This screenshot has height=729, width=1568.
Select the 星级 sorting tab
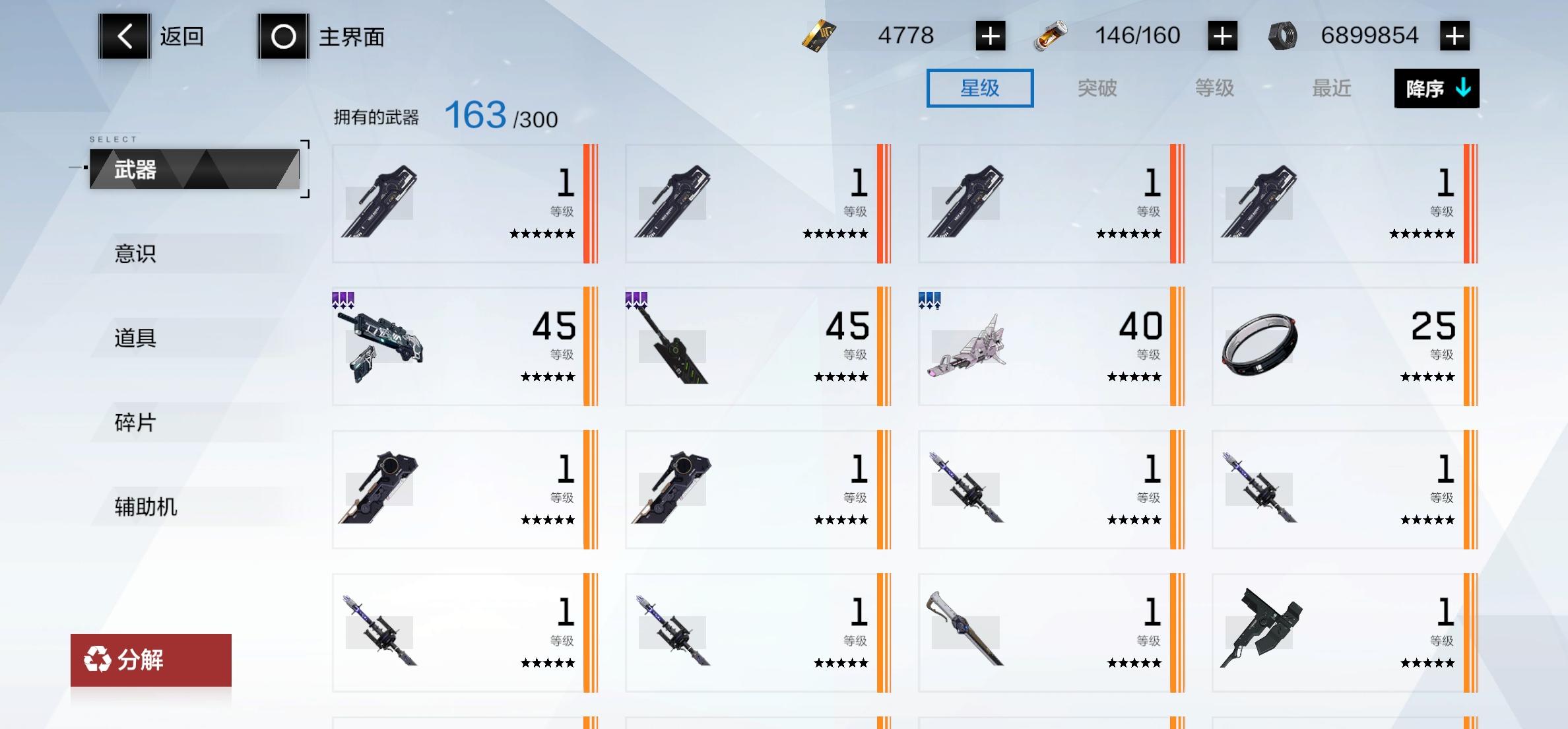click(x=979, y=88)
